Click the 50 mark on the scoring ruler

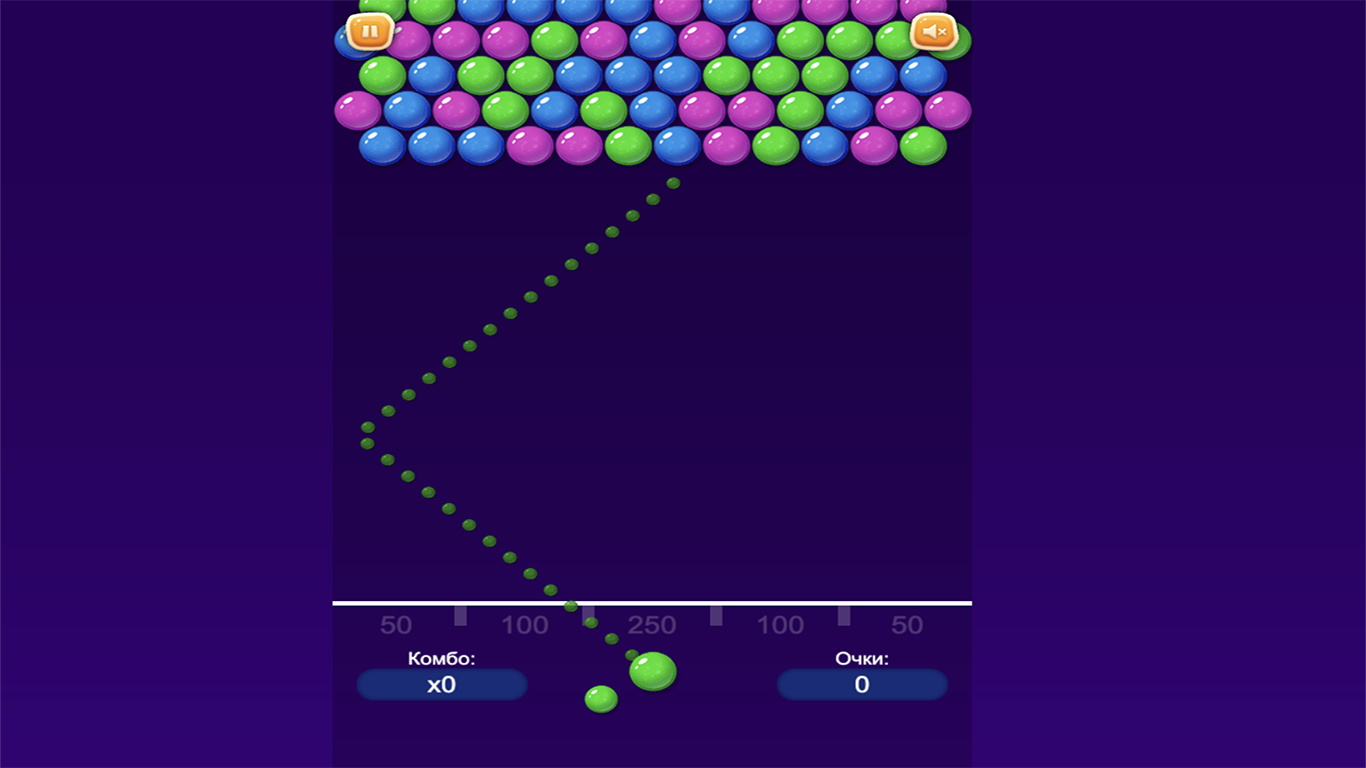(396, 624)
